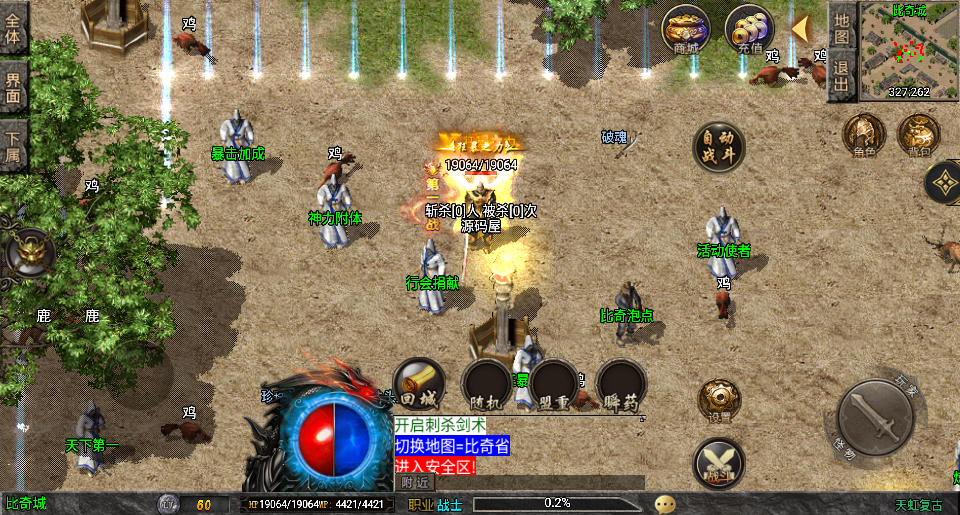Tap the large sword attack button

tap(875, 418)
